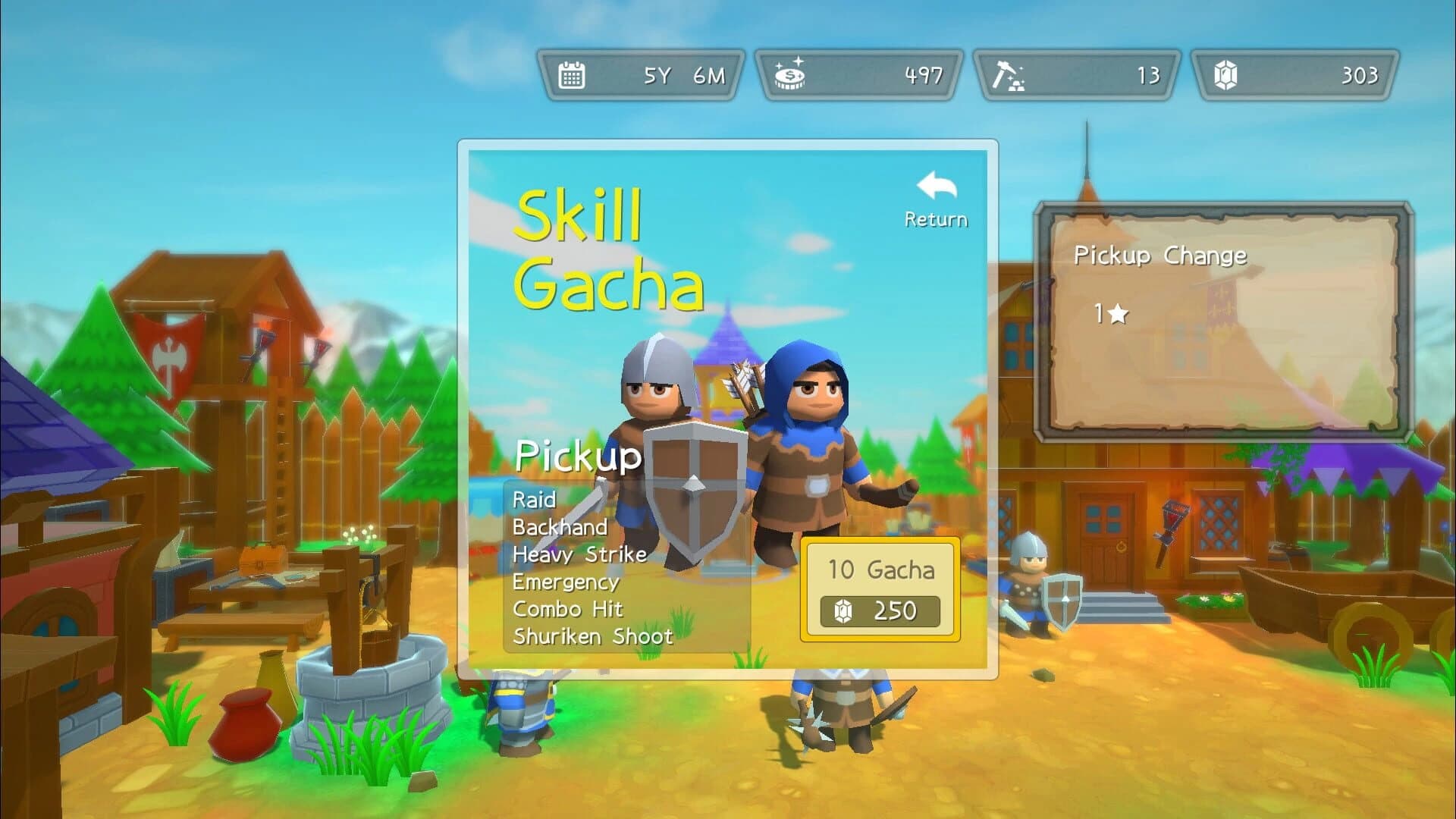The image size is (1456, 819).
Task: Click the Return label to exit the gacha
Action: click(x=936, y=220)
